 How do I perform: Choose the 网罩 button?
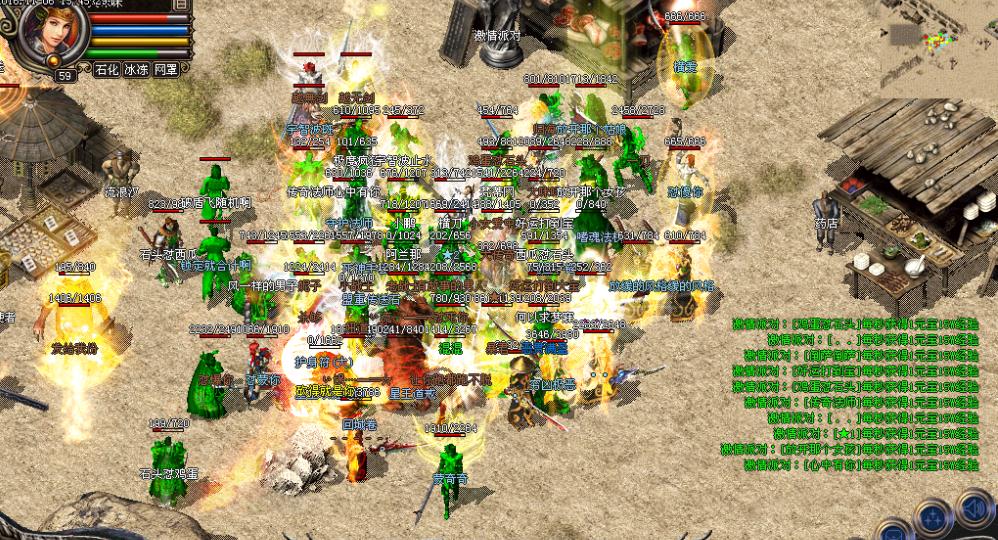pyautogui.click(x=166, y=70)
